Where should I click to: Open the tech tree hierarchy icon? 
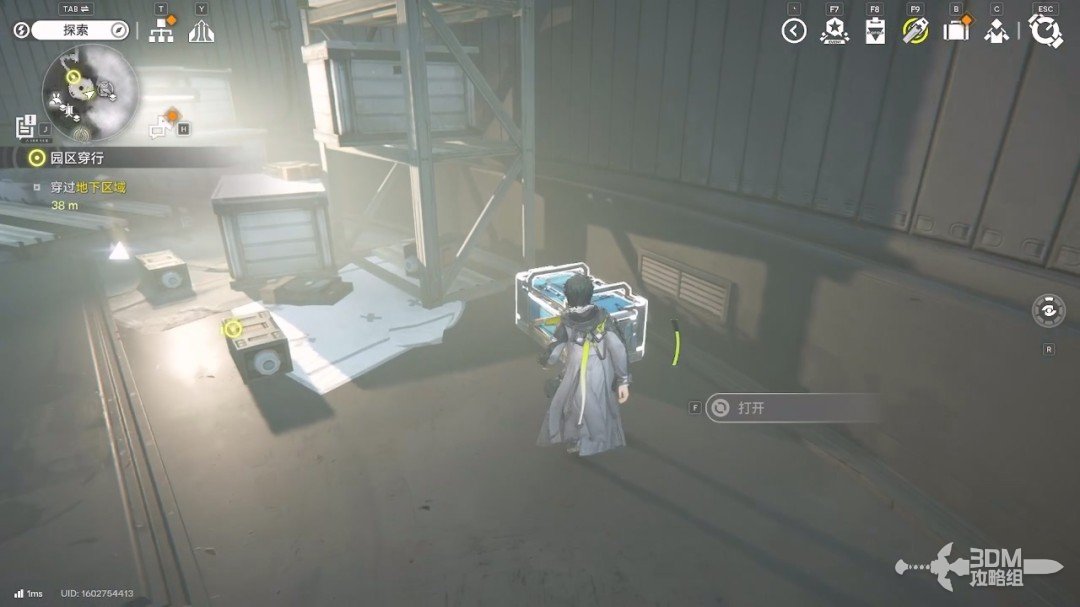pyautogui.click(x=161, y=31)
